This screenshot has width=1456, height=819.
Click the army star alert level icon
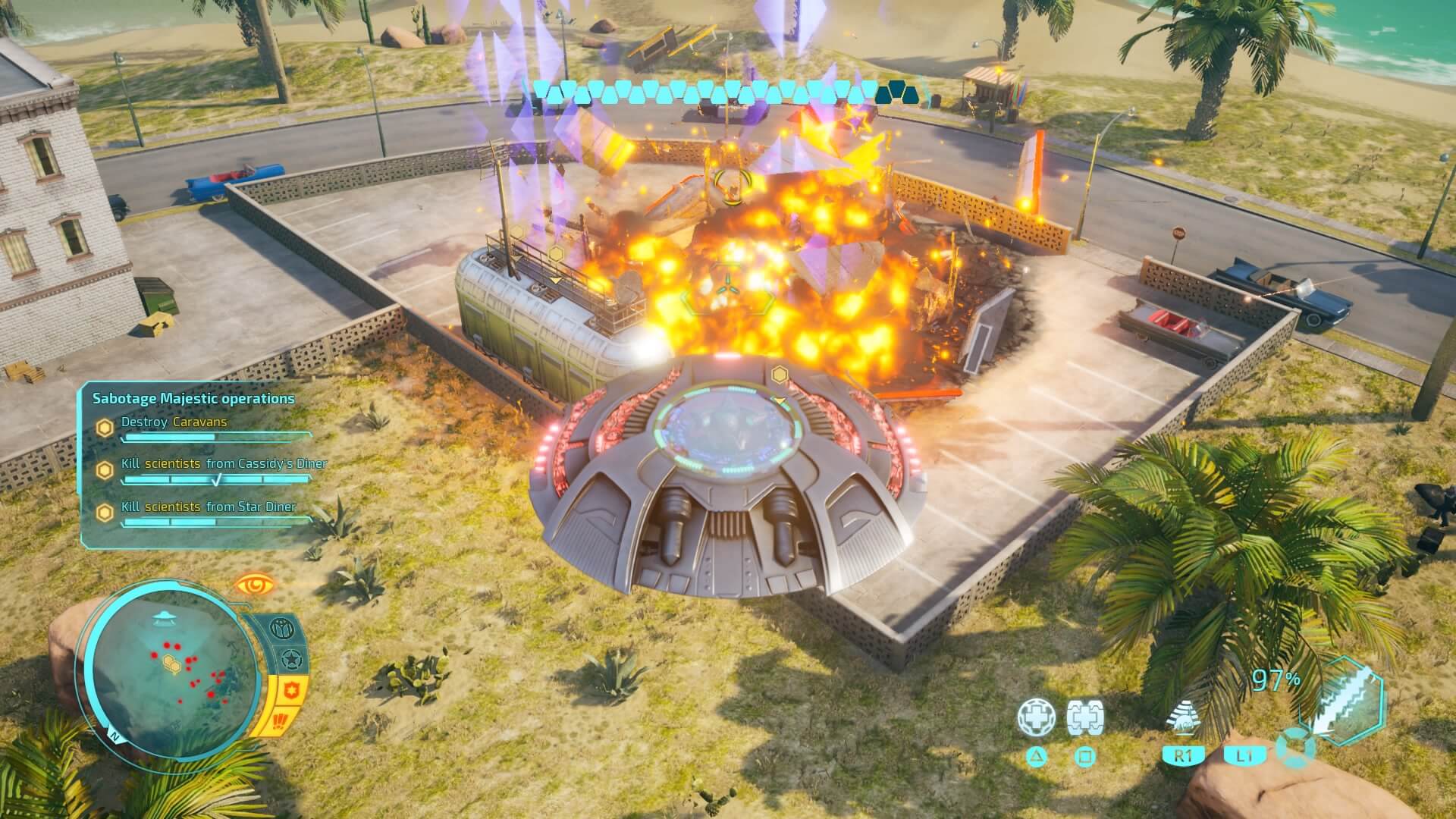(290, 661)
